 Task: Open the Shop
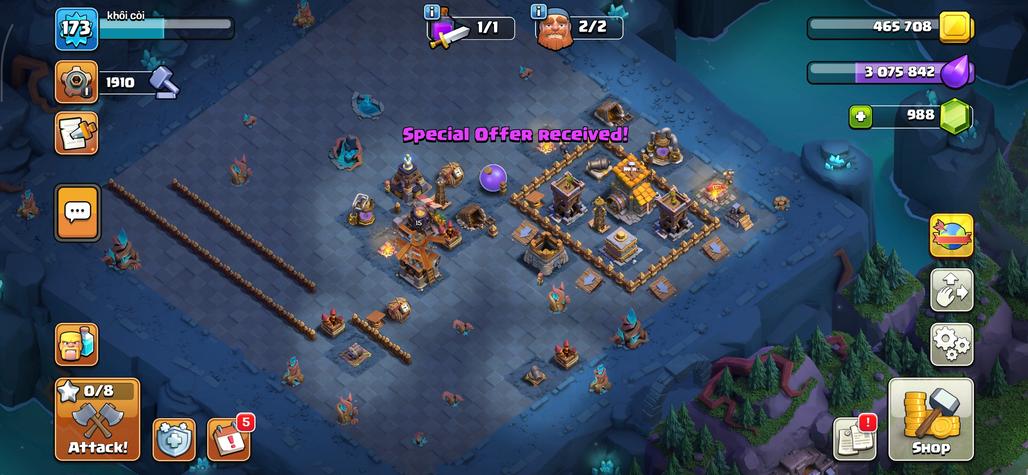[930, 420]
